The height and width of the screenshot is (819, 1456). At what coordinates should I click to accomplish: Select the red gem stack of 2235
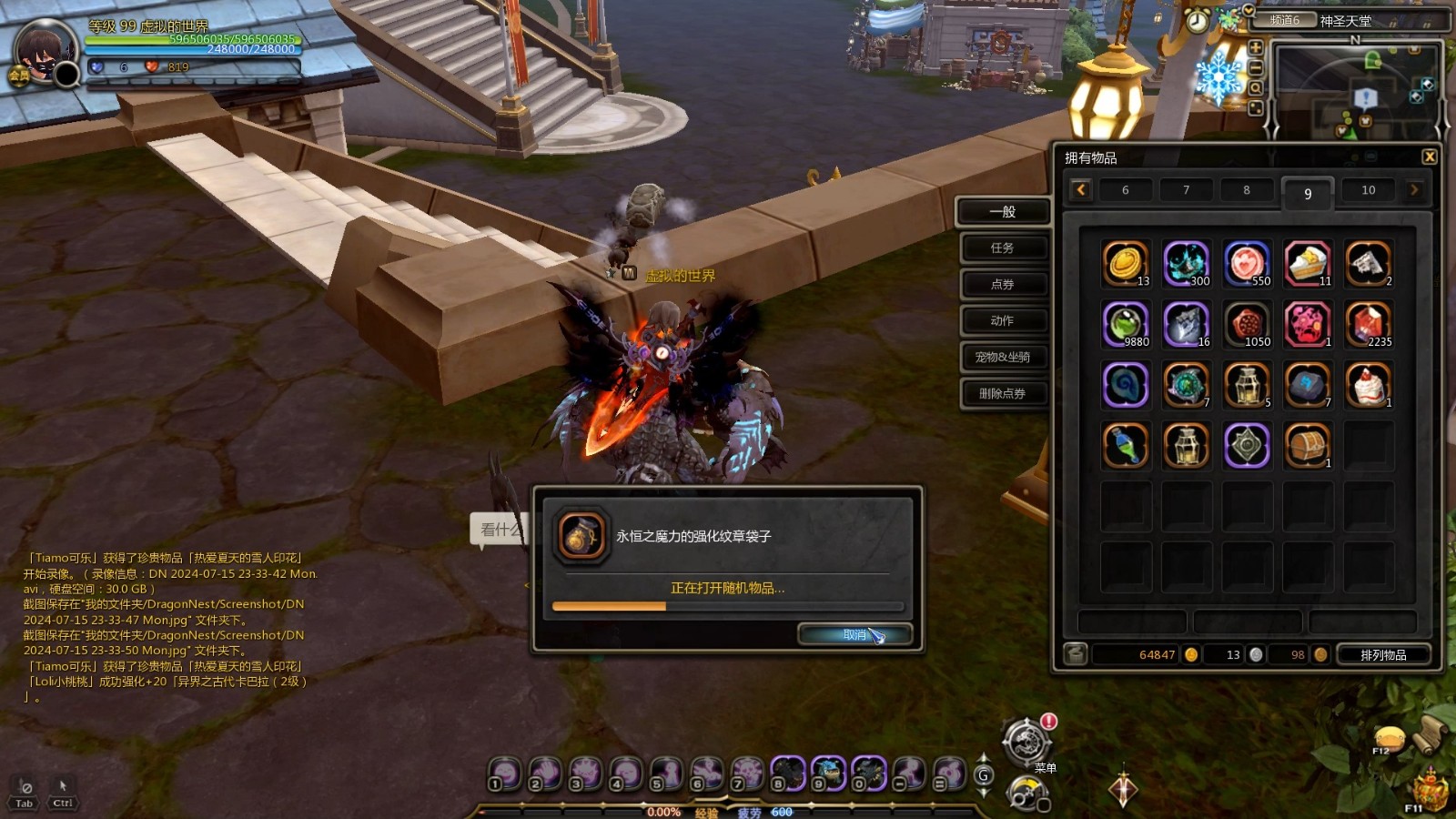[x=1368, y=324]
